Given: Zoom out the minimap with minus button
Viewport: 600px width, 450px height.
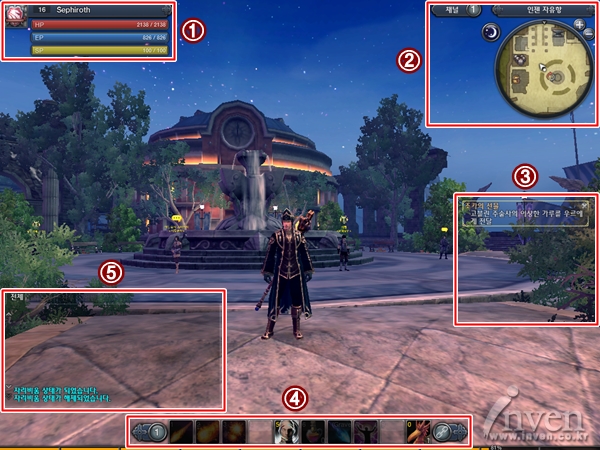Looking at the screenshot, I should pyautogui.click(x=588, y=35).
